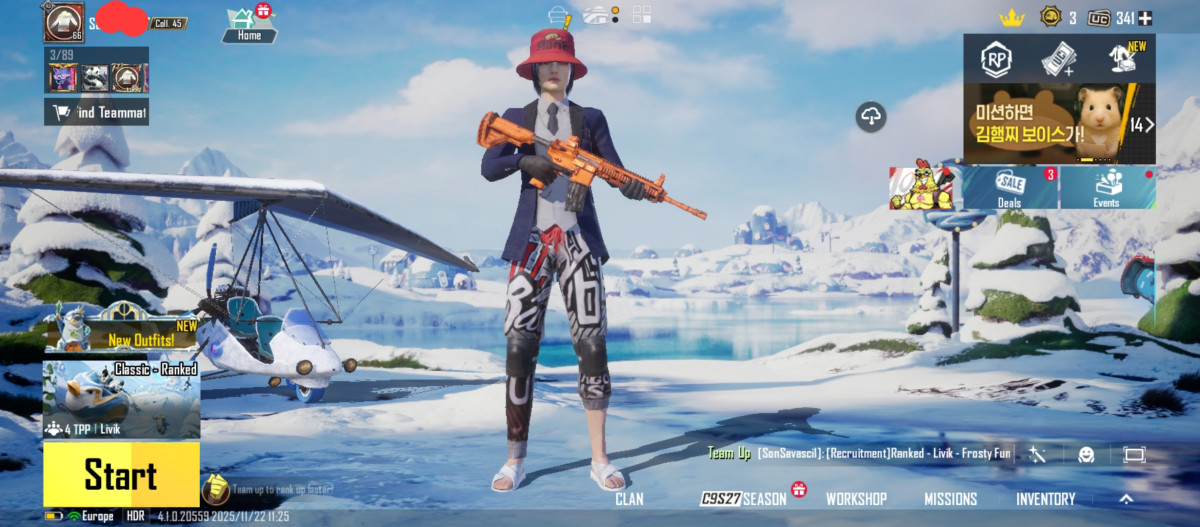This screenshot has width=1200, height=527.
Task: Enter the Workshop
Action: coord(856,499)
